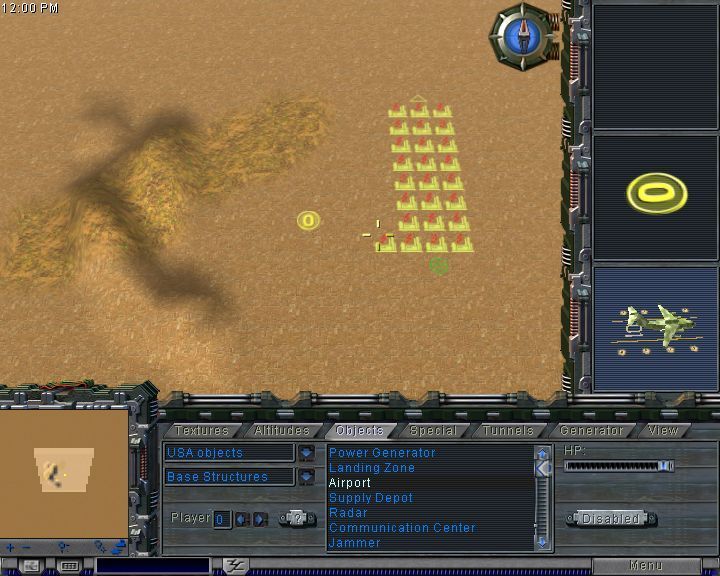Open the USA objects dropdown
720x576 pixels.
coord(306,453)
